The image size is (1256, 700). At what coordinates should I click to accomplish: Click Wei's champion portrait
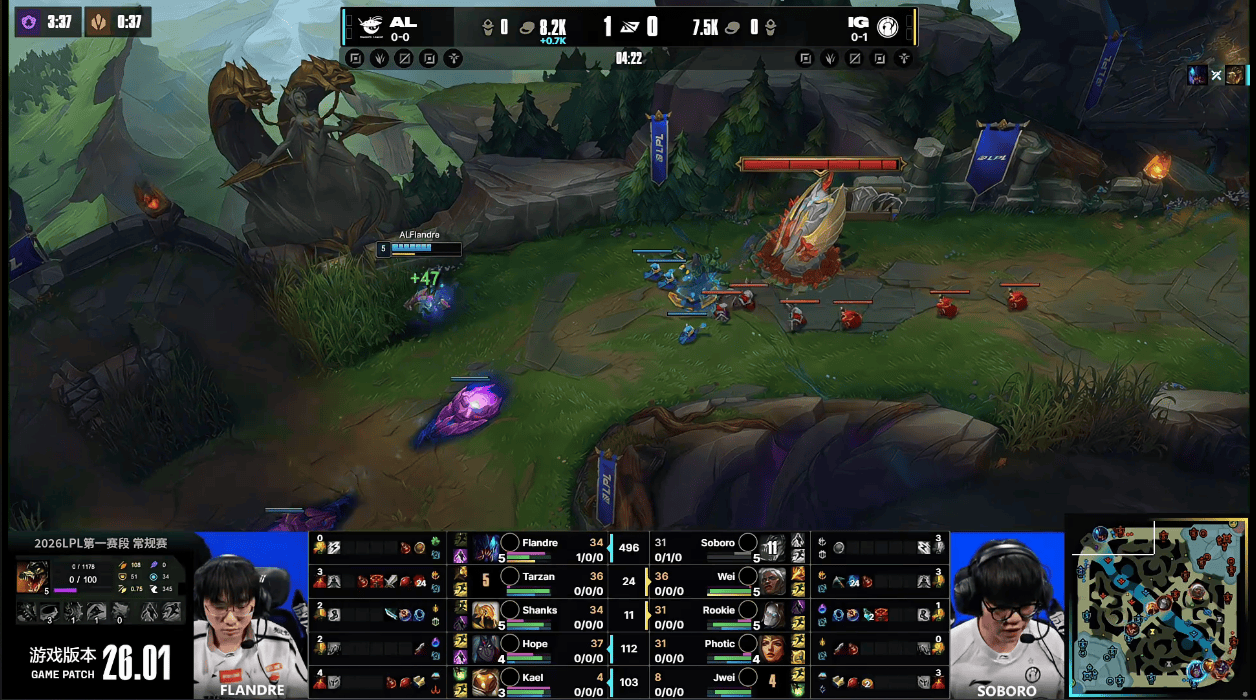point(772,582)
